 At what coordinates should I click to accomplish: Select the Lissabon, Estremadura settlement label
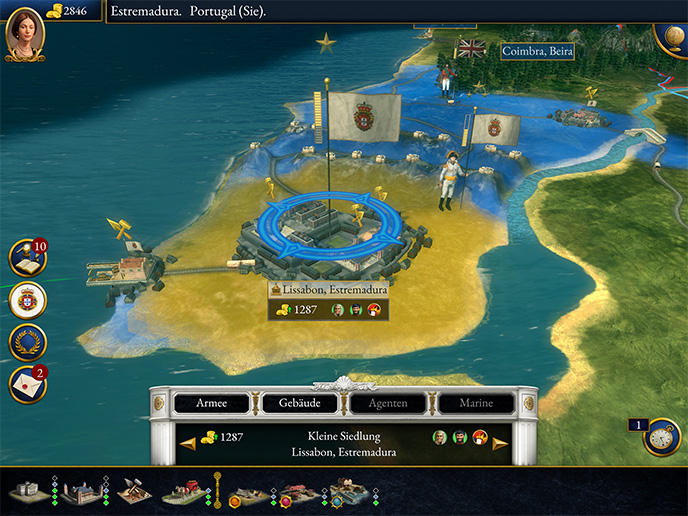click(x=327, y=288)
